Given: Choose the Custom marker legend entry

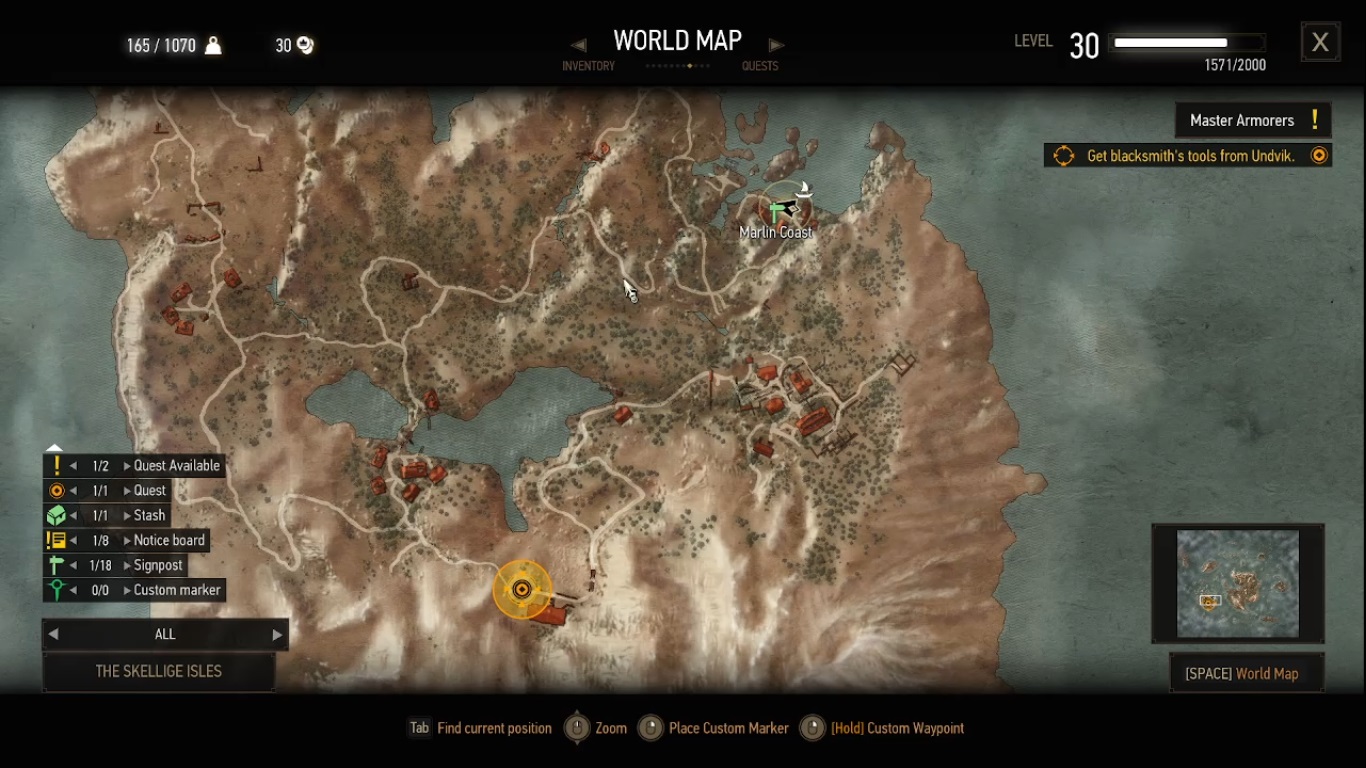Looking at the screenshot, I should coord(177,591).
